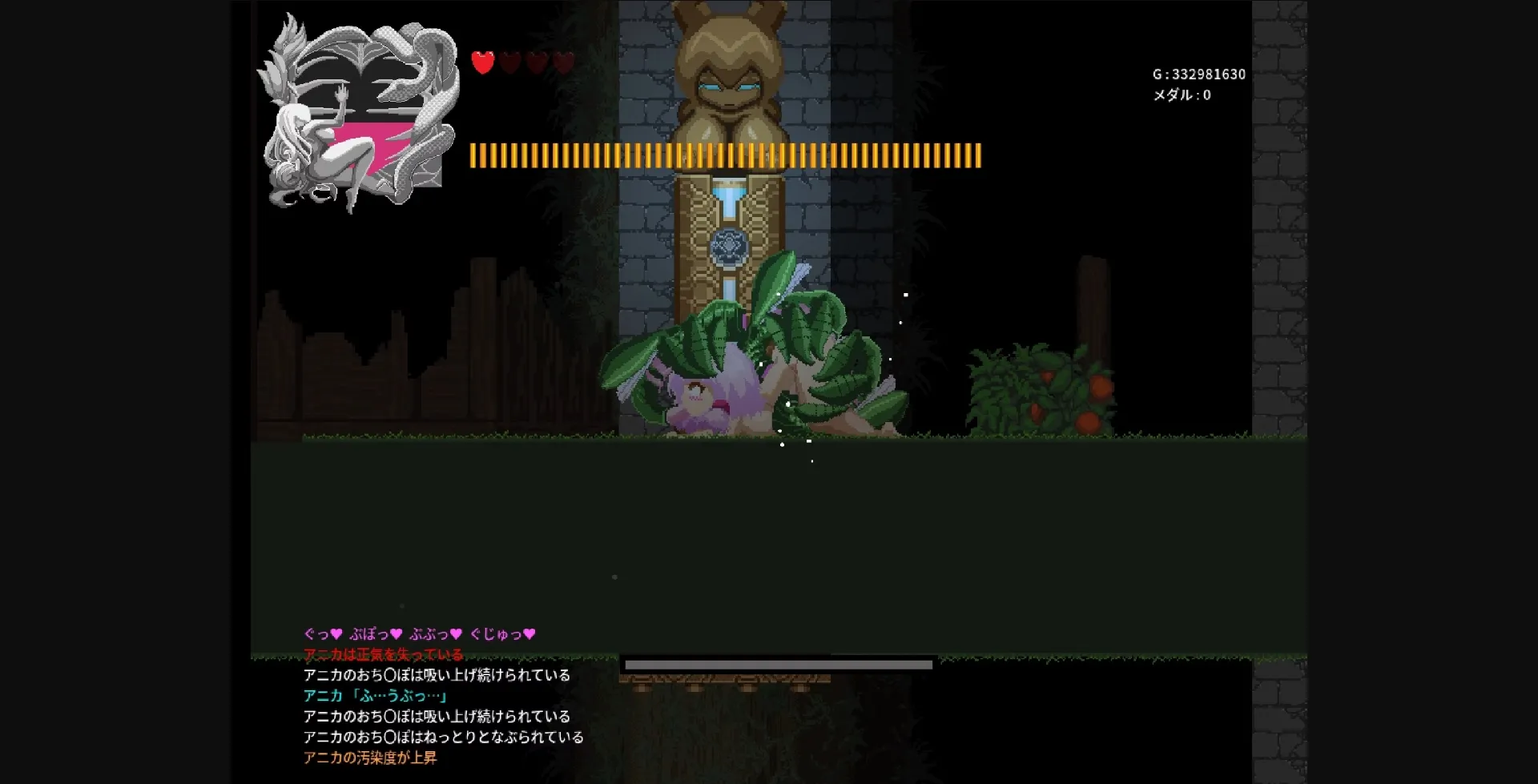1538x784 pixels.
Task: Expand the blue アニカ dialogue line
Action: (x=376, y=695)
